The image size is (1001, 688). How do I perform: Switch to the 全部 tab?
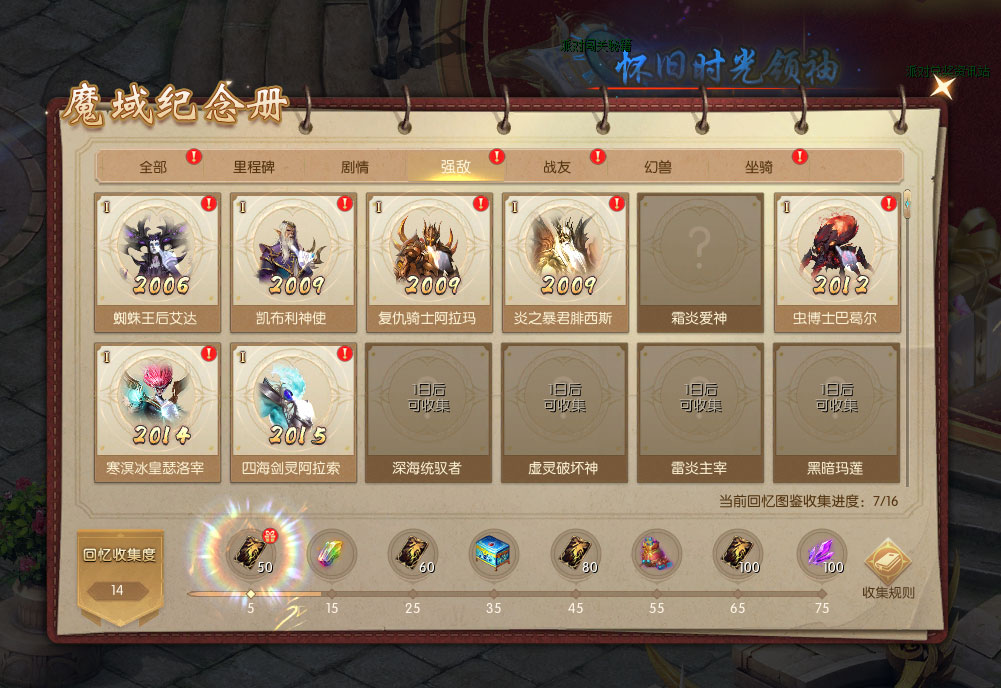tap(153, 167)
